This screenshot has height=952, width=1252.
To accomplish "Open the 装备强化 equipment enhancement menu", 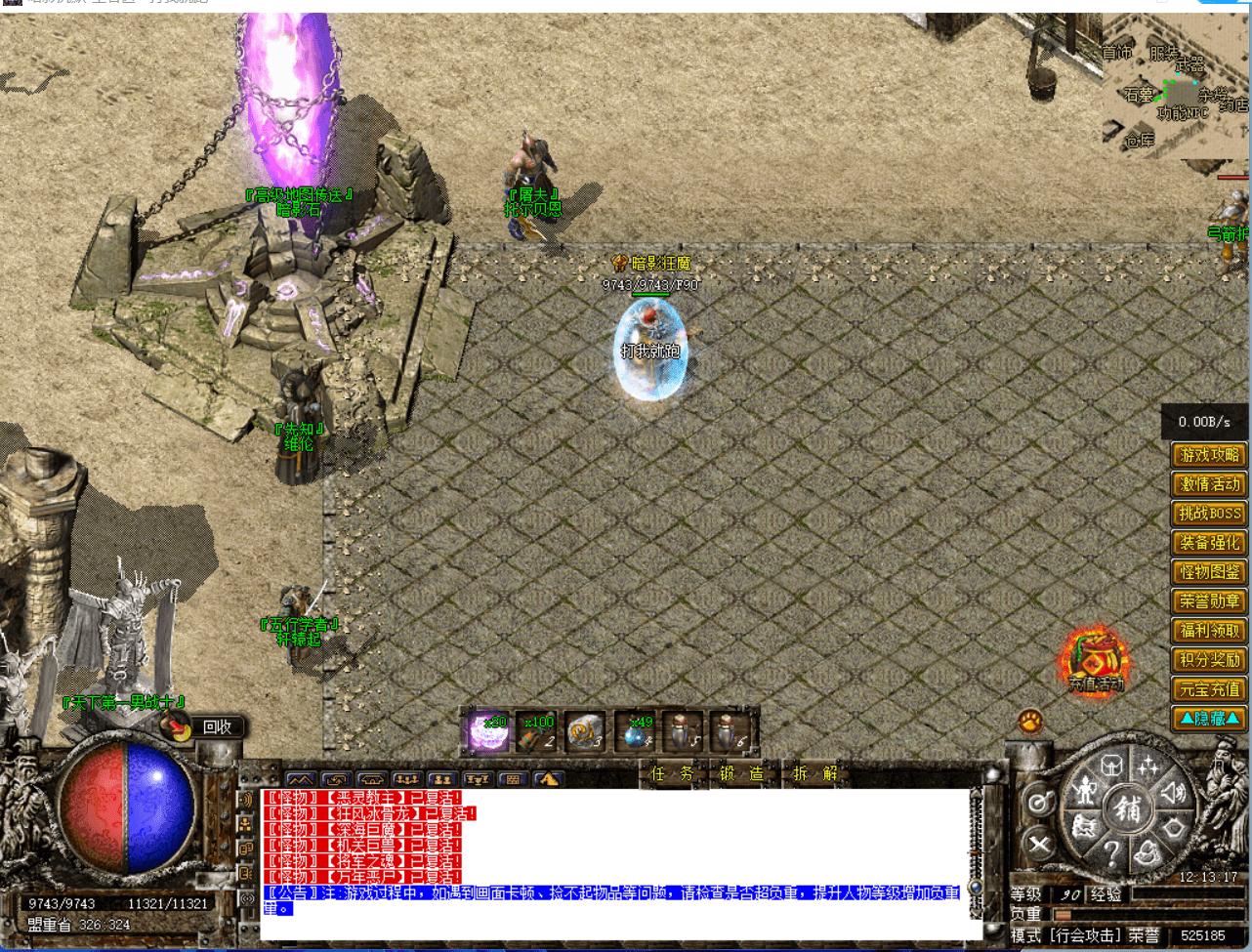I will click(1209, 543).
